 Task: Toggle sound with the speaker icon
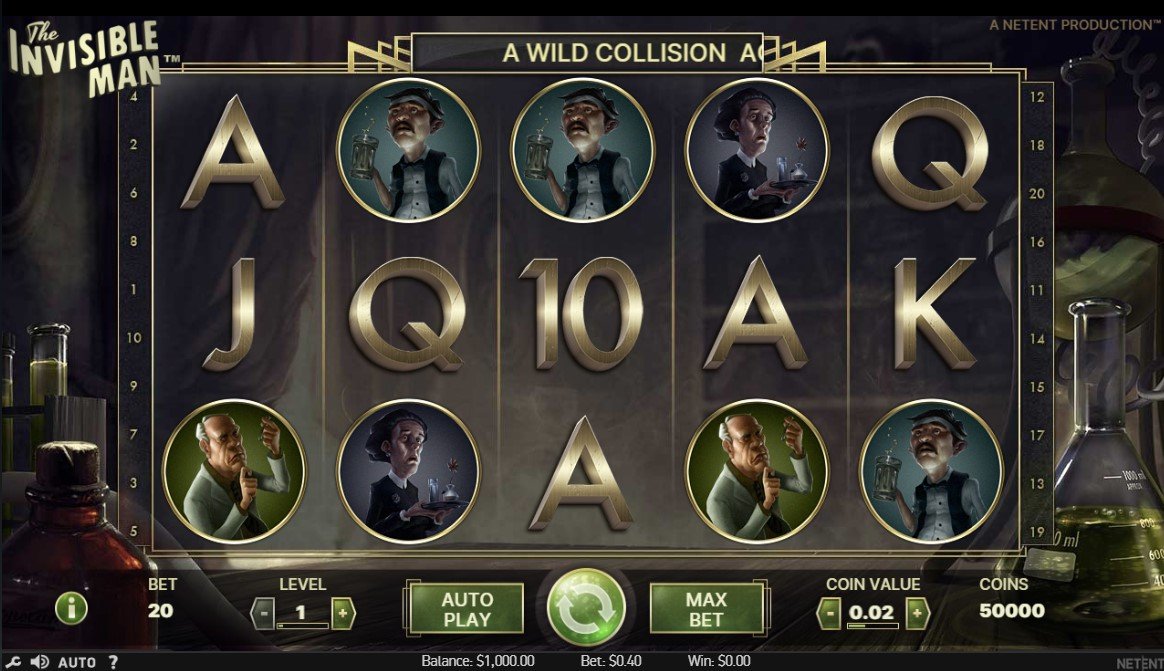(x=40, y=662)
